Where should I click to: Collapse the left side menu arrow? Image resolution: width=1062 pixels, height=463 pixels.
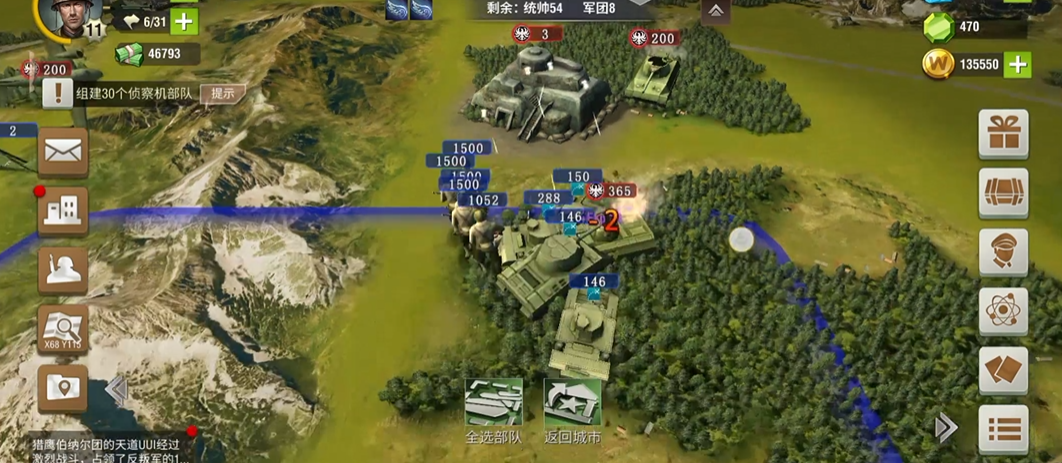116,390
